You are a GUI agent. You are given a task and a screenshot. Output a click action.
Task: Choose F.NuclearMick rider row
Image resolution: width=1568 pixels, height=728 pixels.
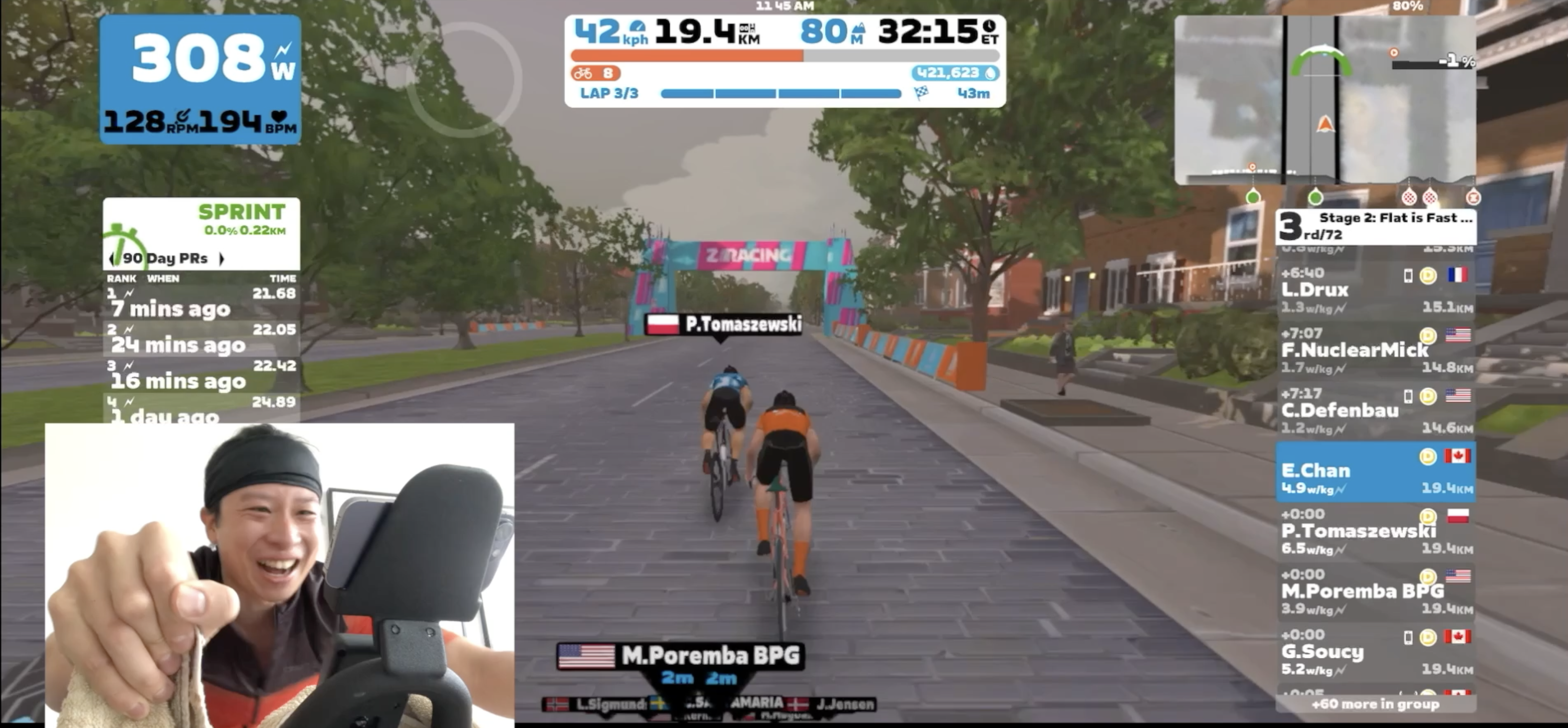[1375, 350]
